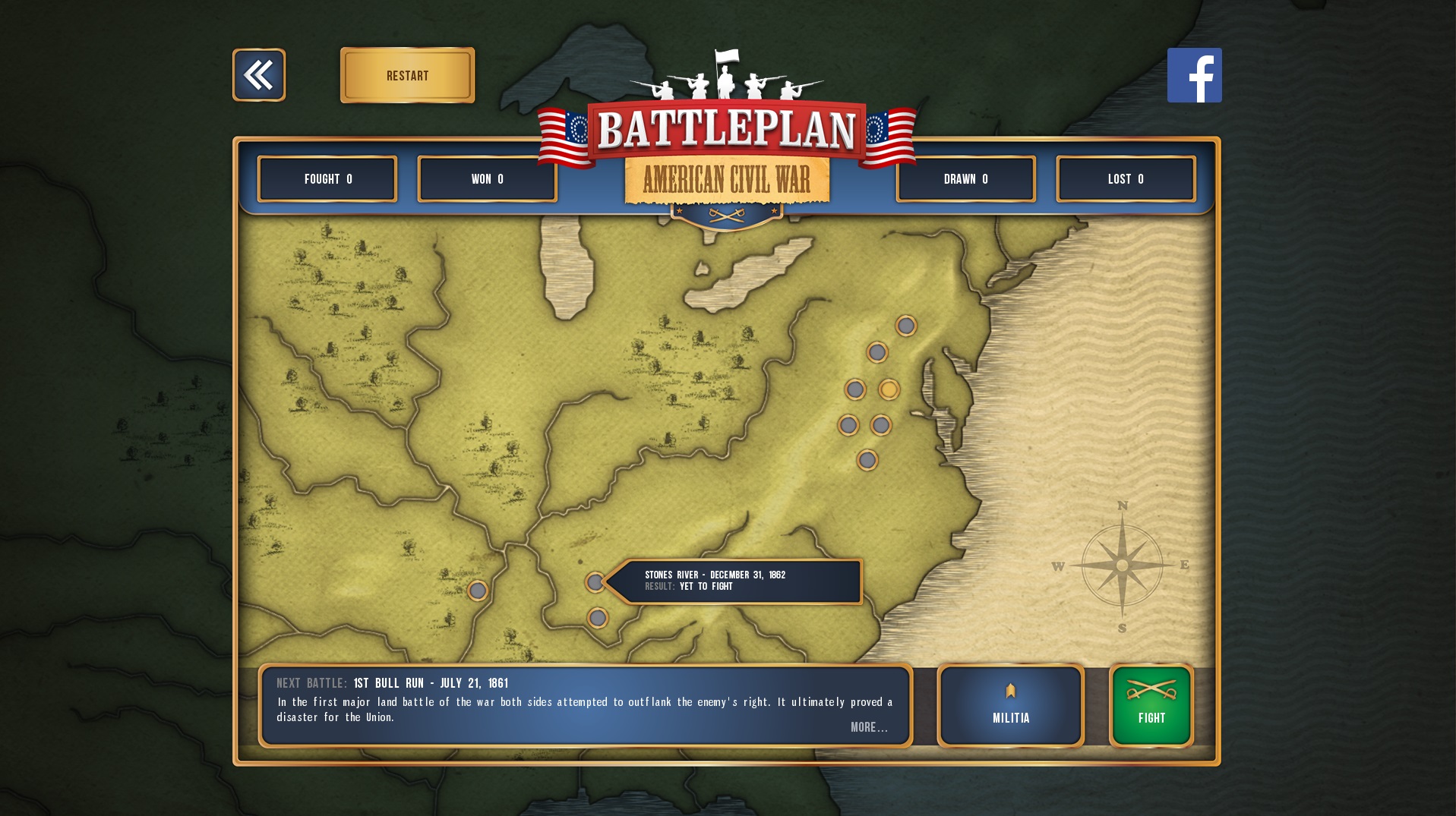Click the Stones River result tooltip
The height and width of the screenshot is (816, 1456).
pyautogui.click(x=741, y=581)
